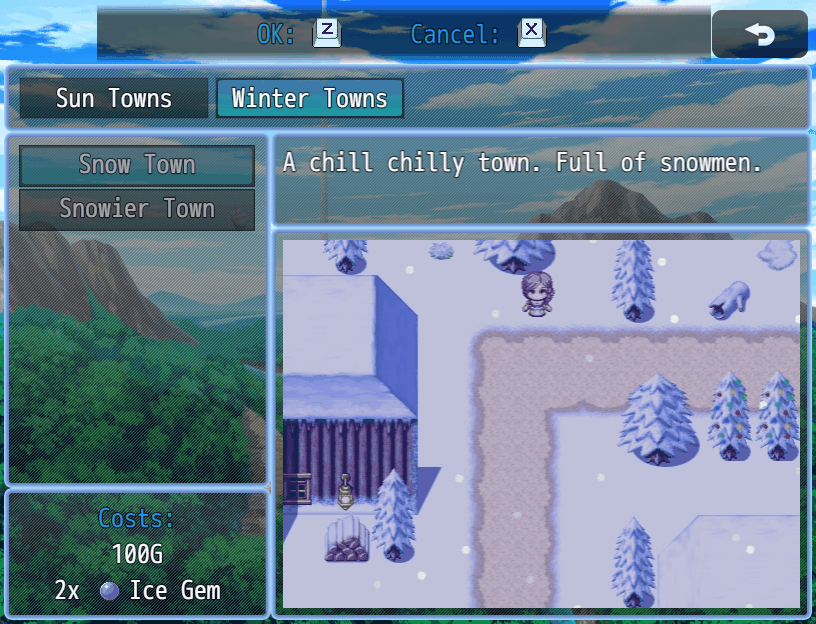Pick the Snowier Town entry
This screenshot has height=624, width=816.
tap(137, 209)
